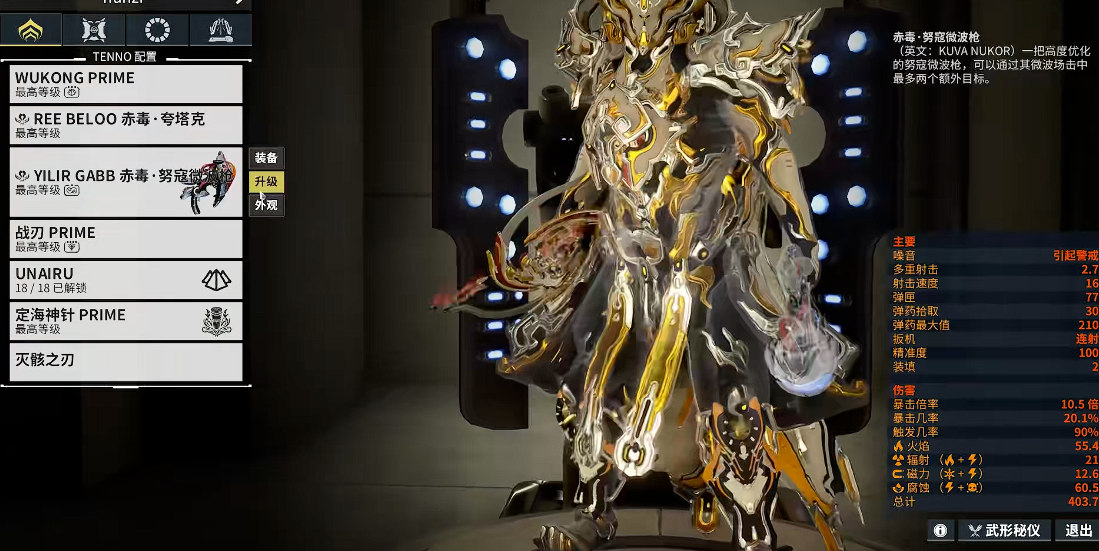
Task: Choose the Ree Beloo Kuva Quartakk weapon slot
Action: pyautogui.click(x=126, y=124)
